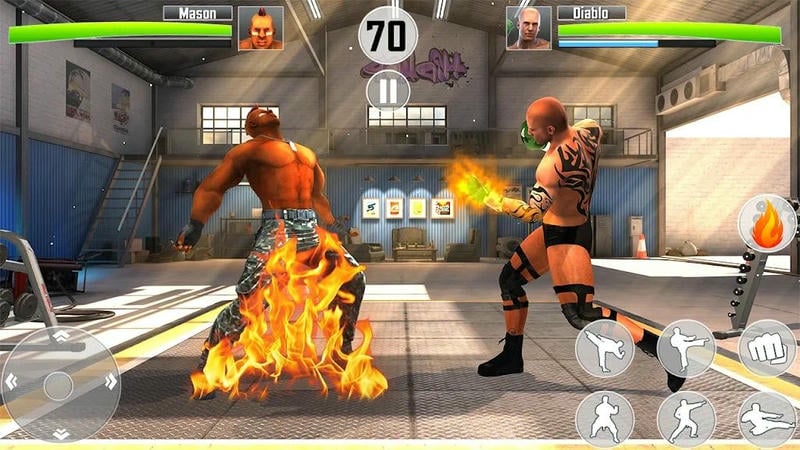Move left using the joystick's left arrow

(12, 382)
